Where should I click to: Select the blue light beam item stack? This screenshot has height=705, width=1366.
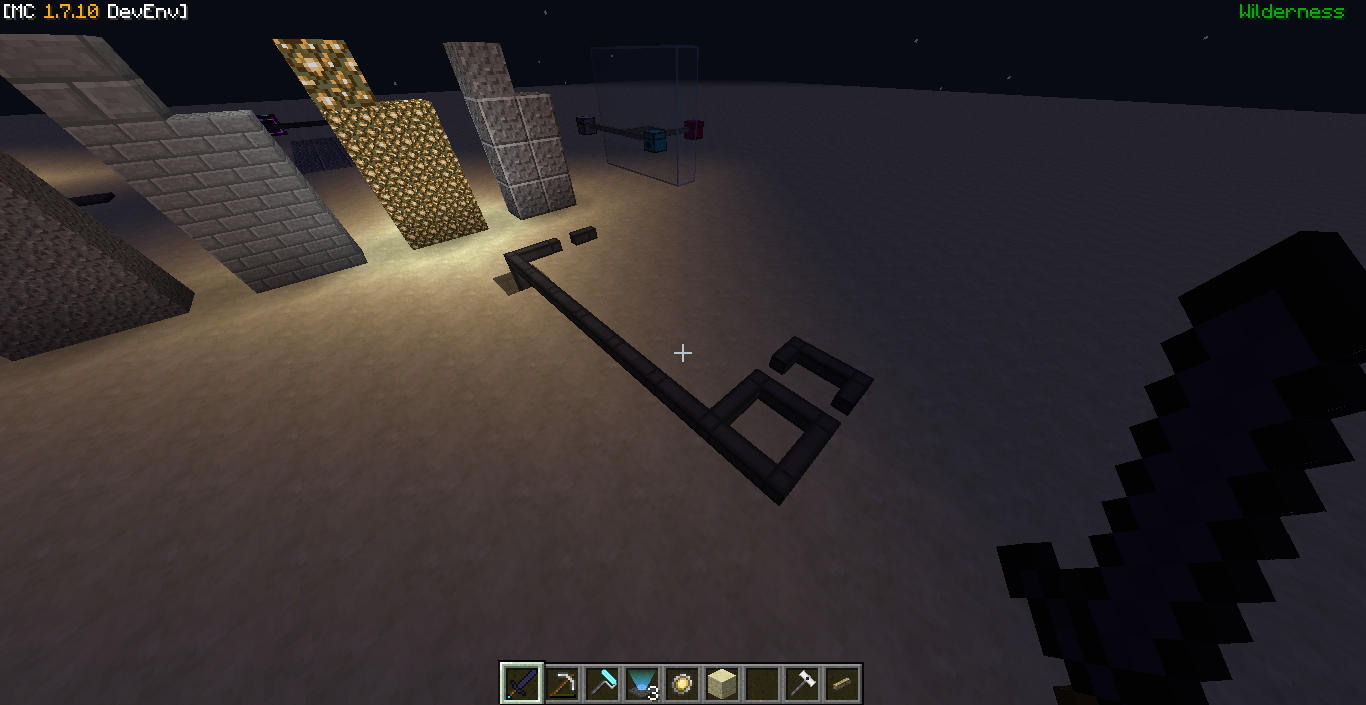click(x=642, y=684)
